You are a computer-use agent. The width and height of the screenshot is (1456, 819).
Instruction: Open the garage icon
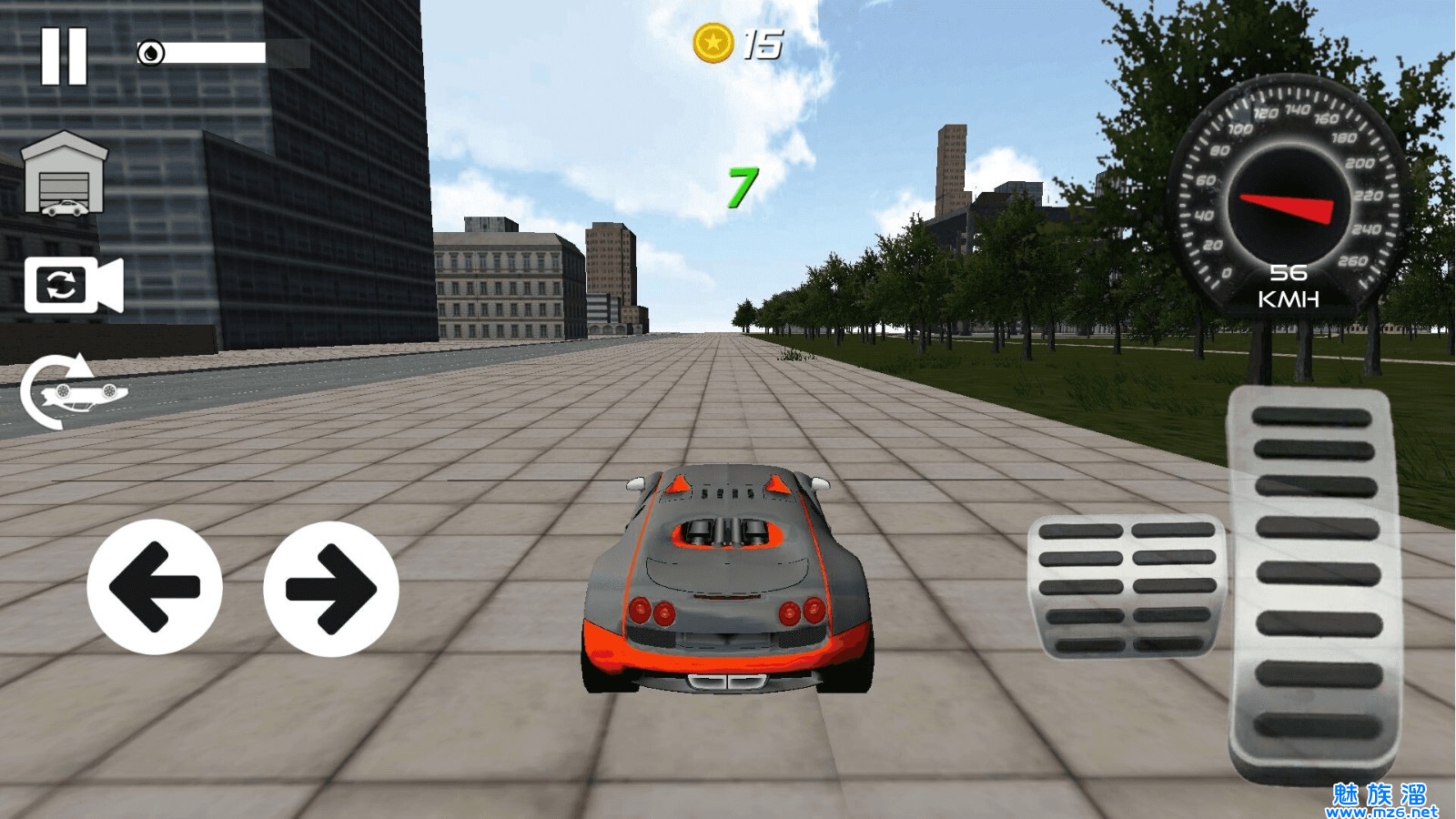pos(64,176)
